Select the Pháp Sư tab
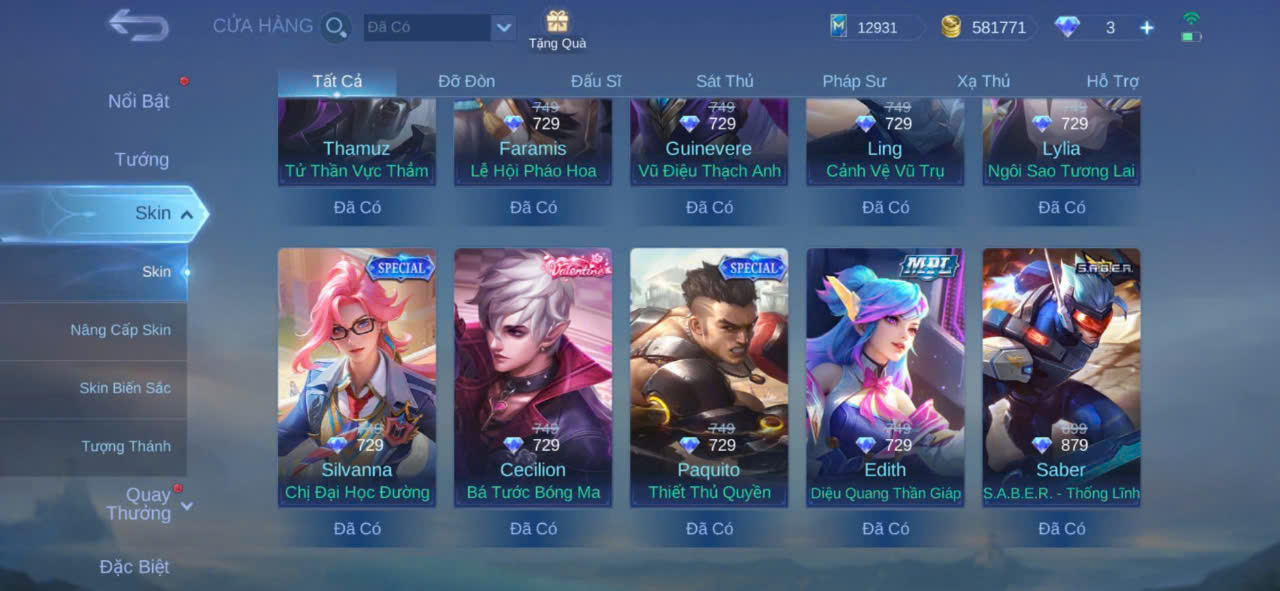The height and width of the screenshot is (591, 1280). (854, 81)
